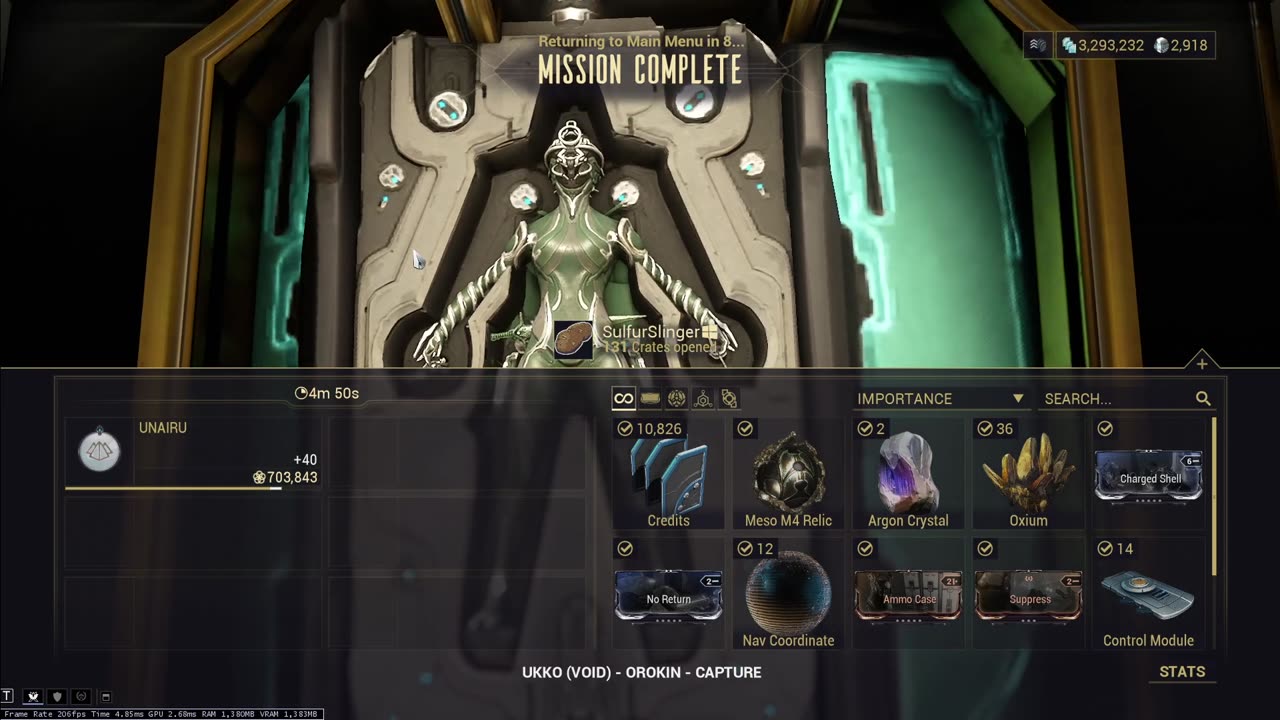The image size is (1280, 720).
Task: Click the Oxium reward tile
Action: point(1028,474)
